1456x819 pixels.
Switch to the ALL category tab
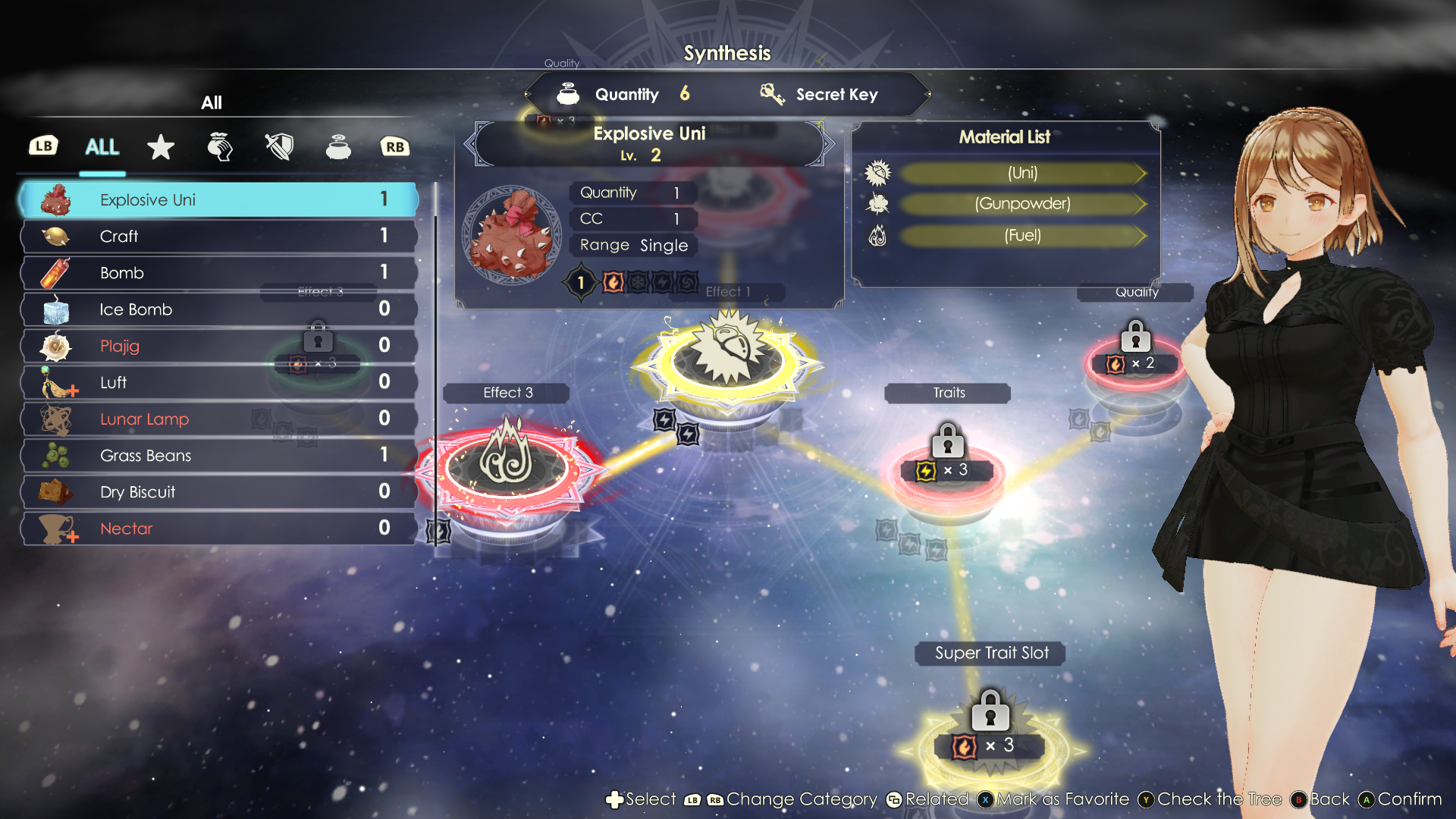tap(102, 147)
